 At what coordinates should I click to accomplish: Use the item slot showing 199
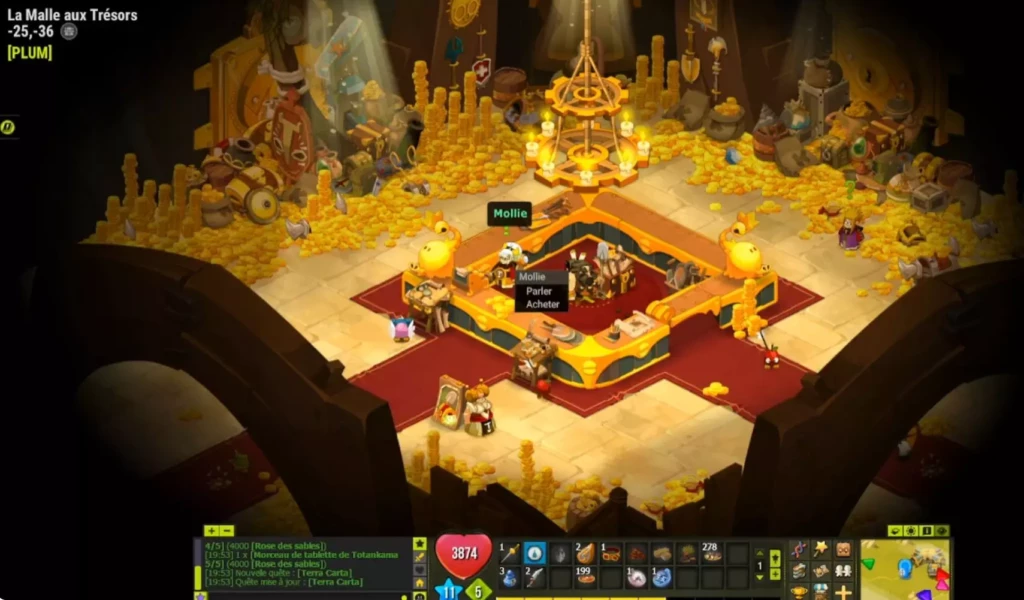coord(586,577)
